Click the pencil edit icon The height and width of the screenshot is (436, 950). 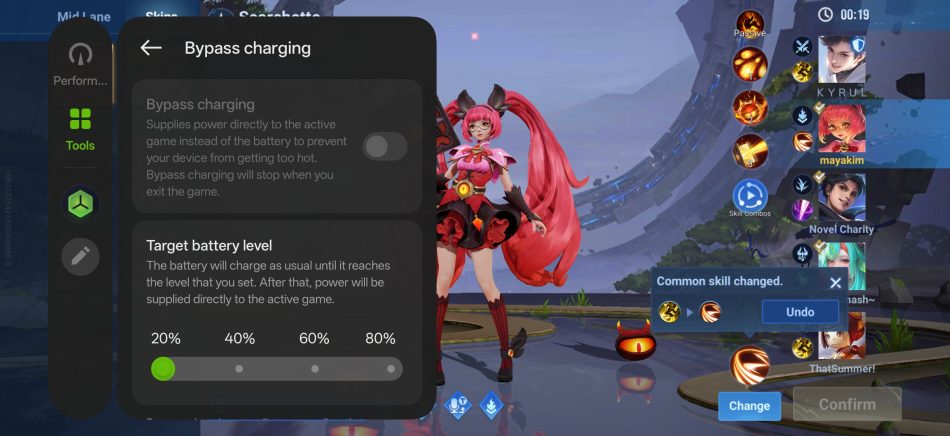(80, 257)
